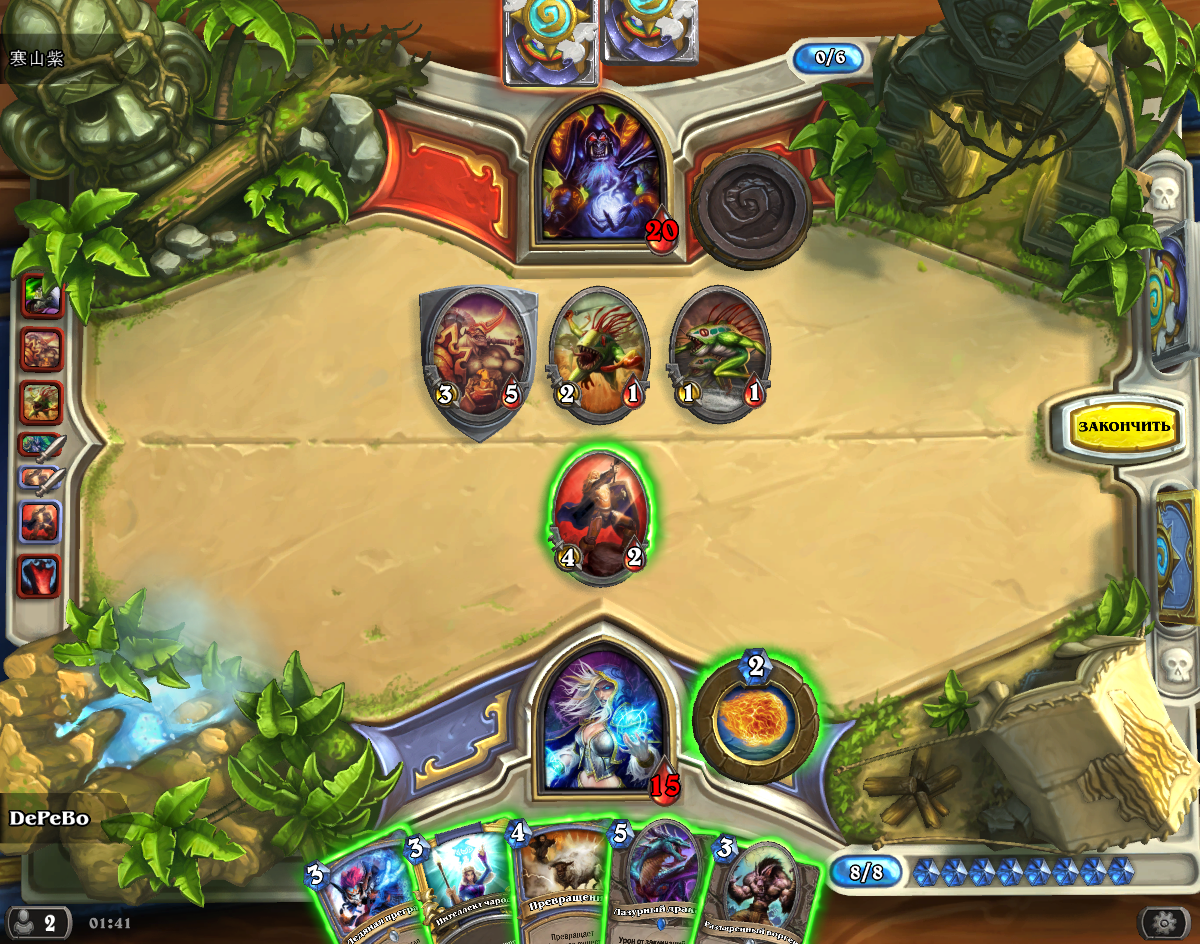Open the game menu gear icon
This screenshot has width=1200, height=944.
1162,921
